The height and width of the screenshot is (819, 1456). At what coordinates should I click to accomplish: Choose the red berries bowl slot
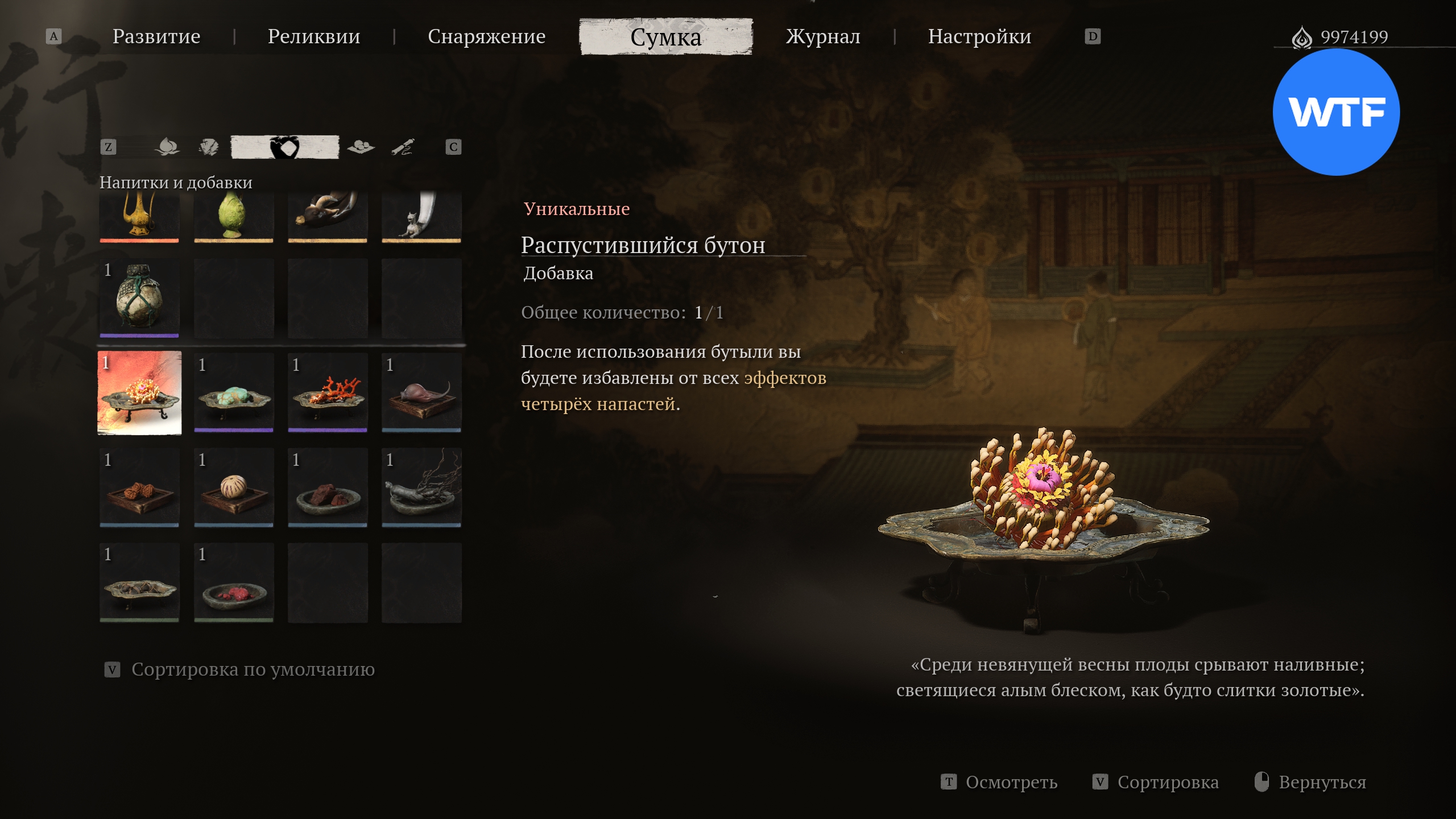pos(234,582)
